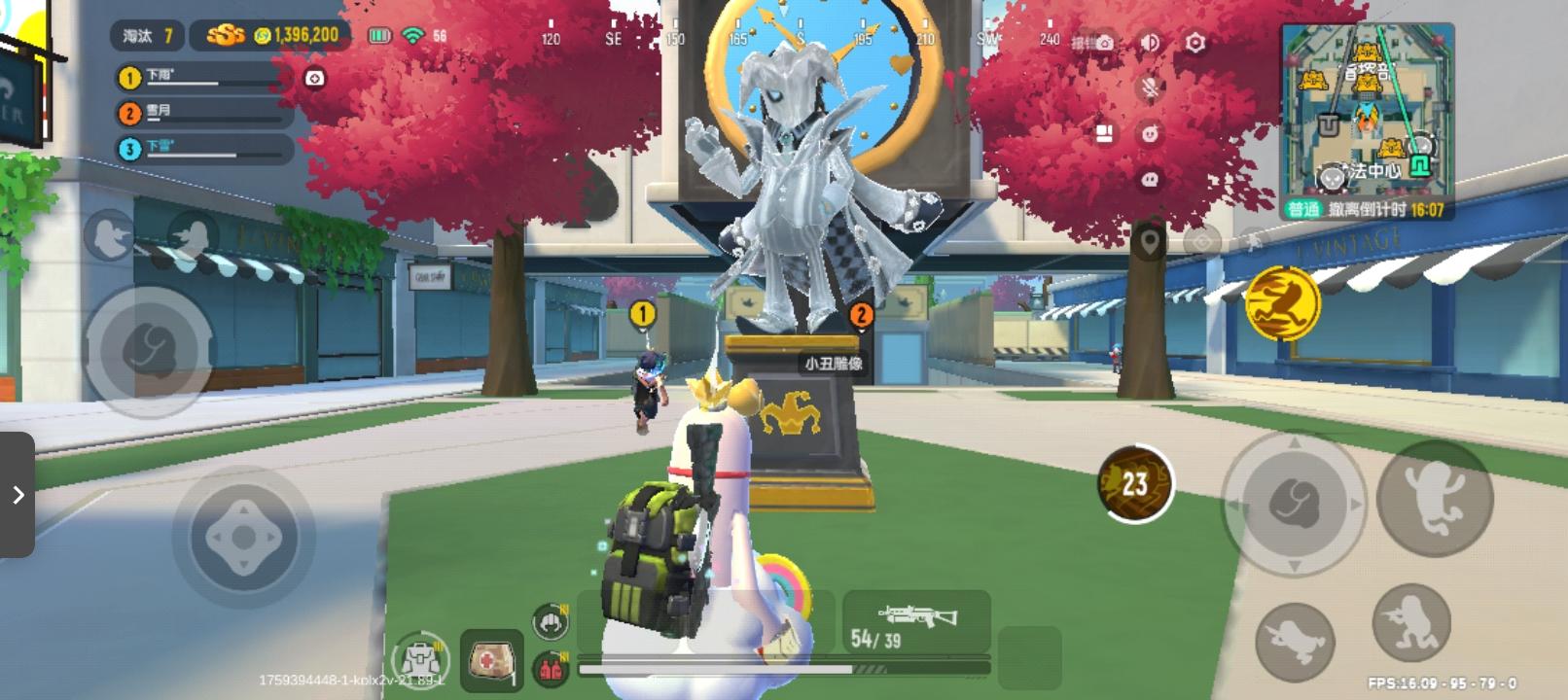Toggle the muted microphone icon

pyautogui.click(x=1150, y=88)
